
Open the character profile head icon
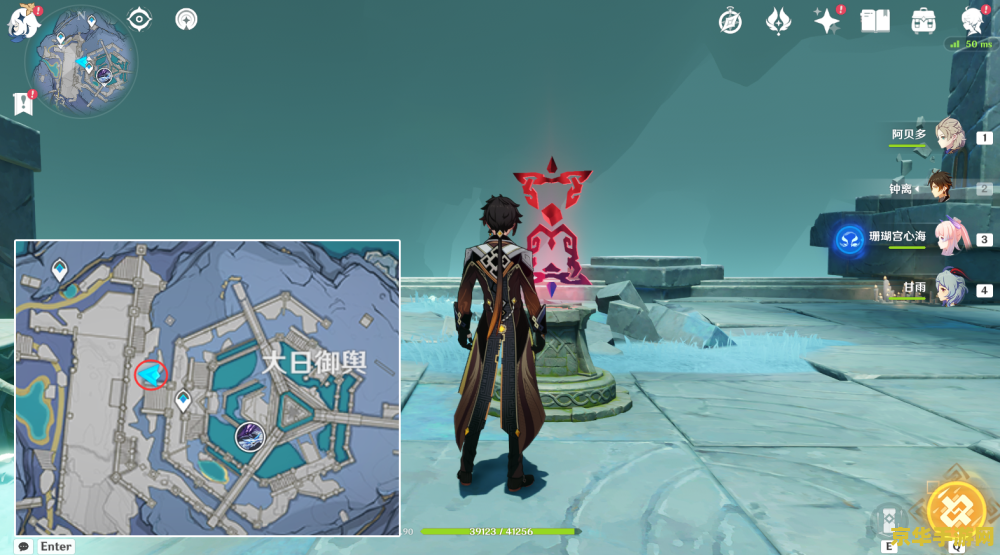pyautogui.click(x=972, y=21)
